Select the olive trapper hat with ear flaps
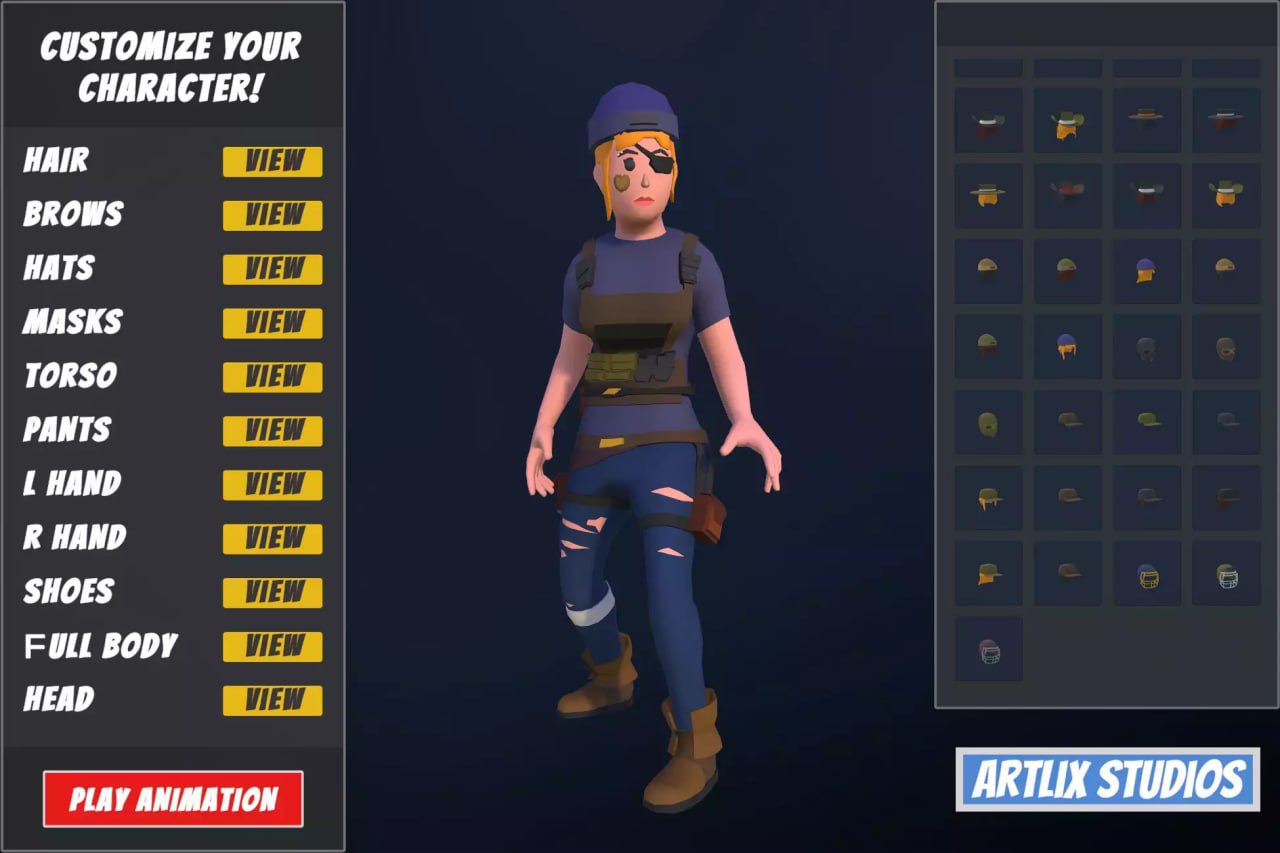 tap(988, 497)
